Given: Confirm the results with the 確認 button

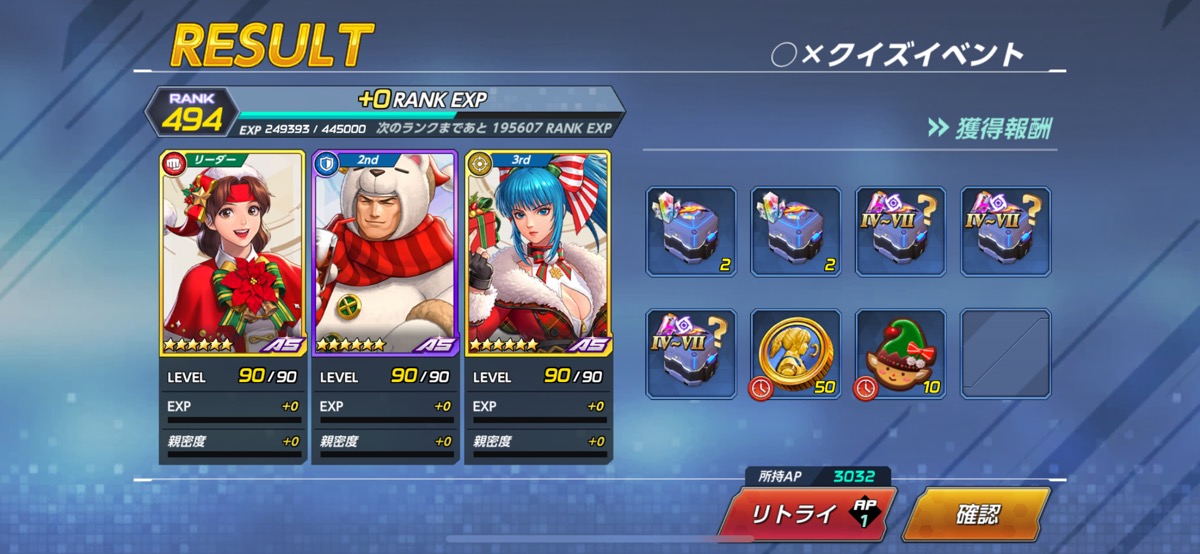Looking at the screenshot, I should (975, 516).
